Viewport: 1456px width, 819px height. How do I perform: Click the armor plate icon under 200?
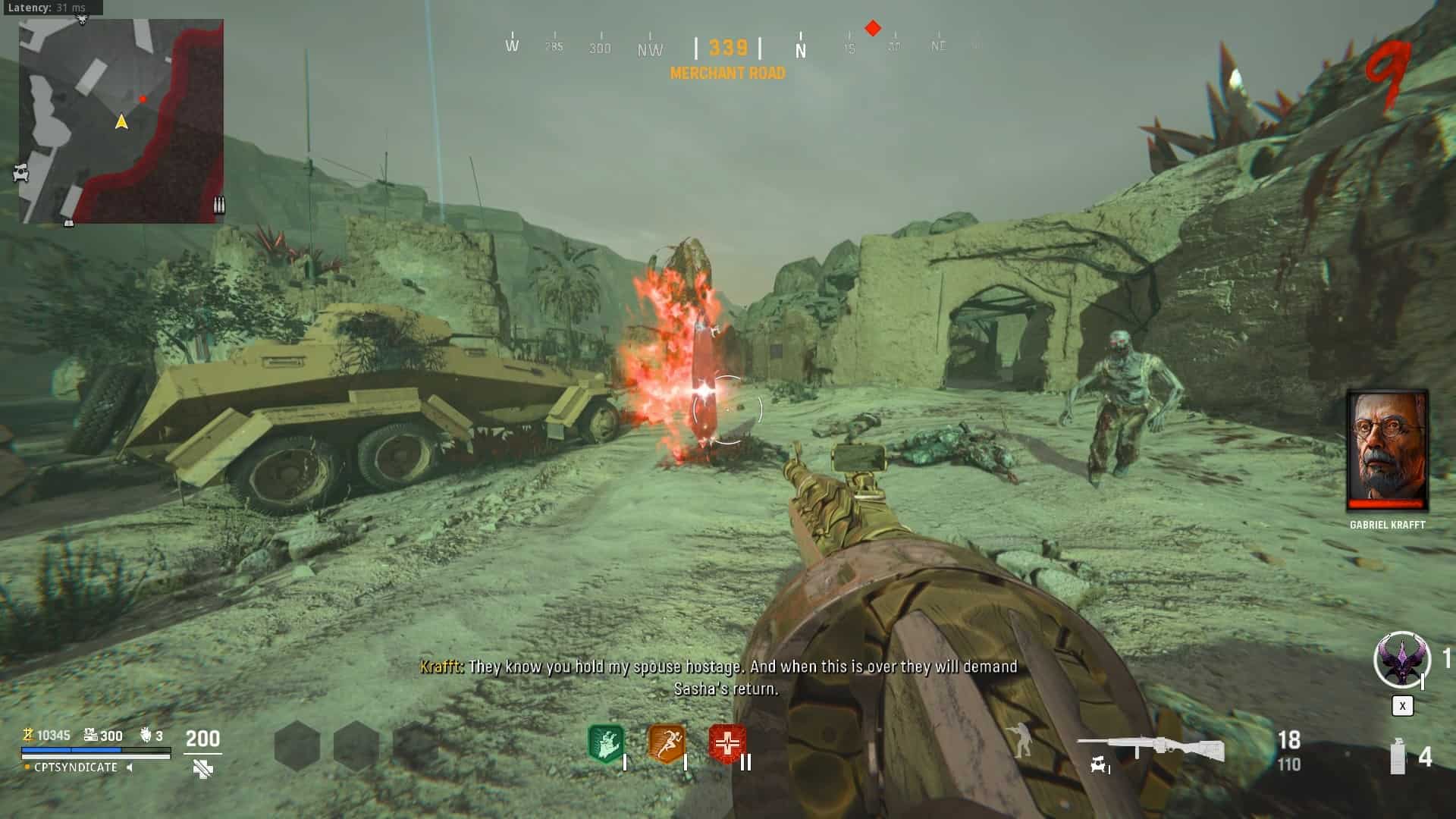[202, 769]
